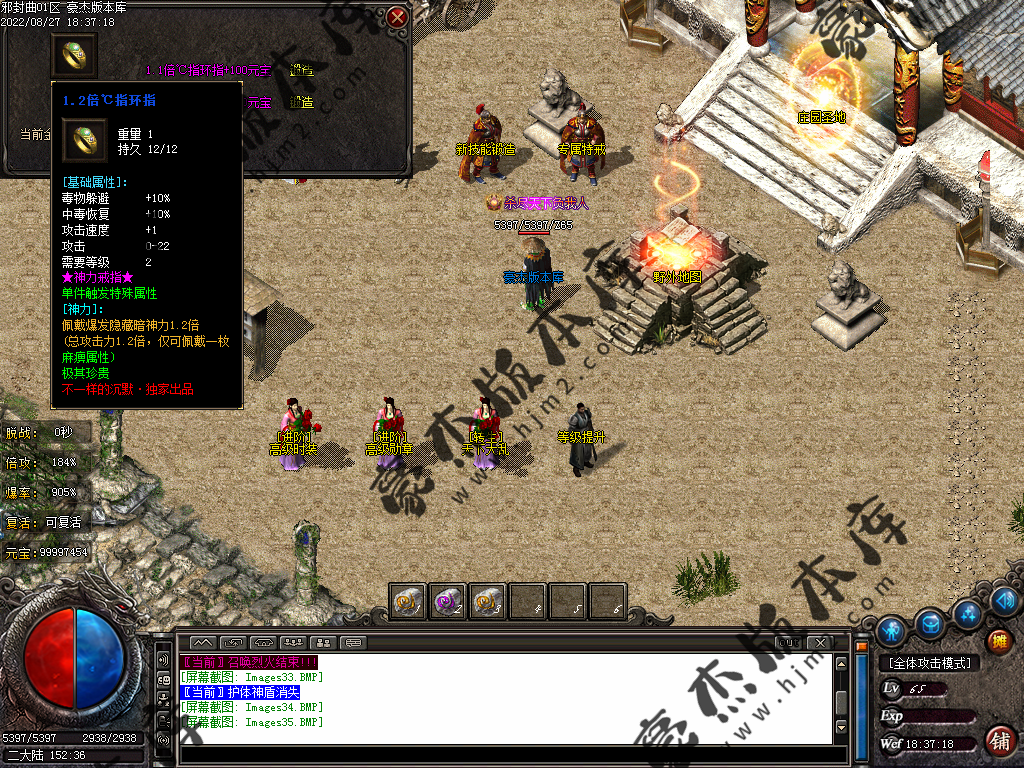Use the purple scroll in hotbar slot 2

coord(447,602)
